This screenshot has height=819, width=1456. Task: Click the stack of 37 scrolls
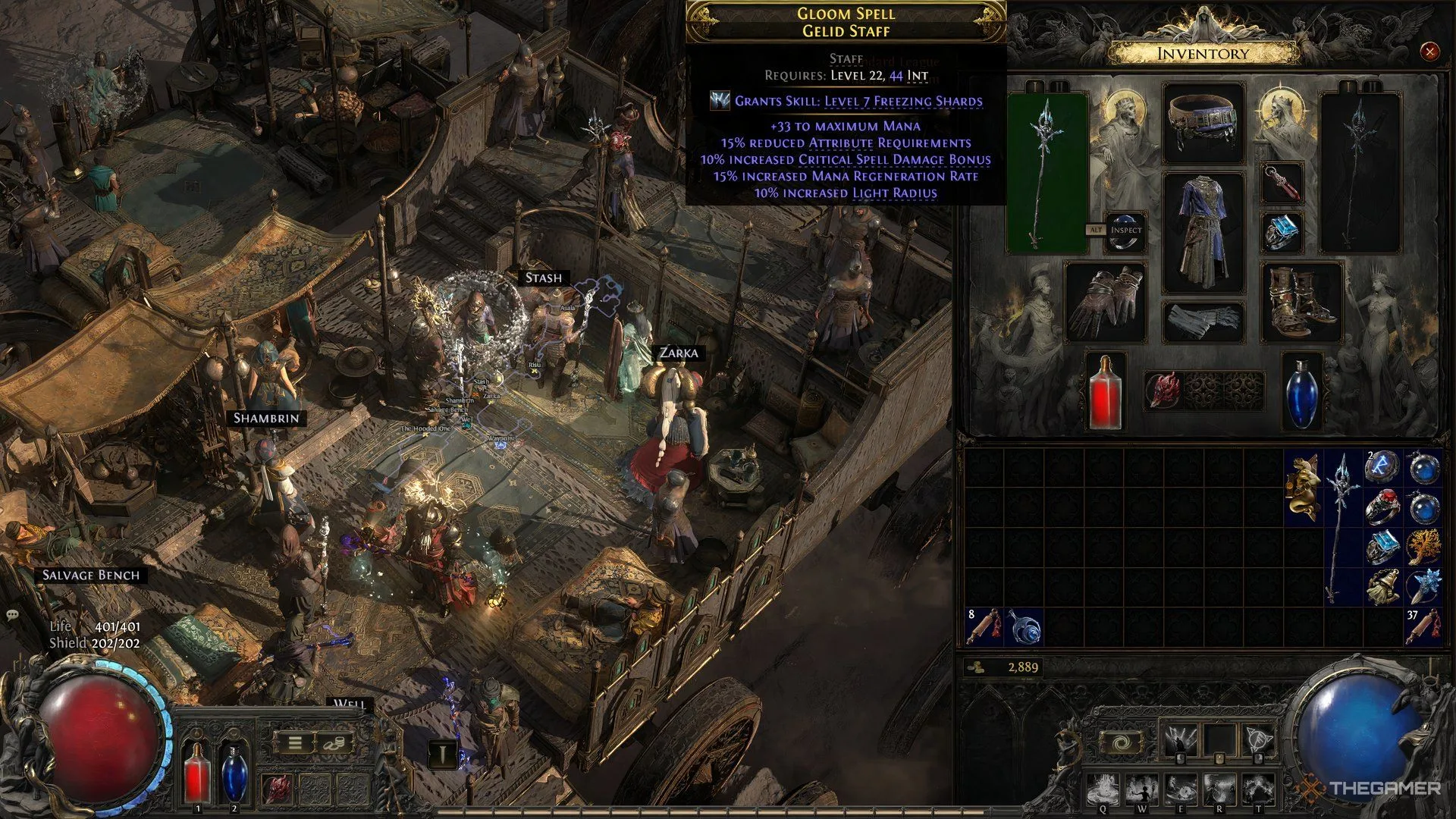tap(1423, 626)
